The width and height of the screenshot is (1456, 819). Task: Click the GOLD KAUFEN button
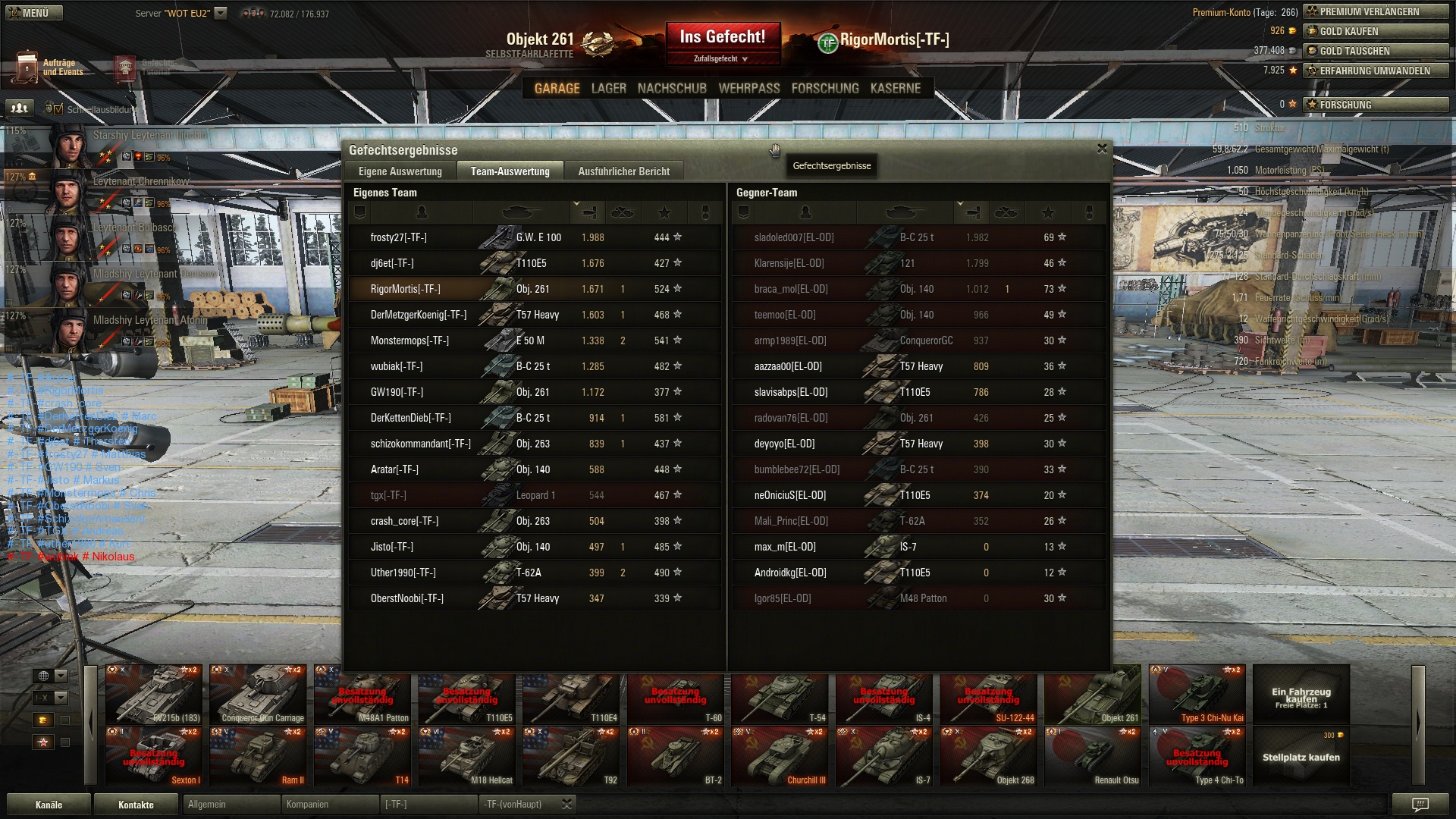coord(1376,31)
